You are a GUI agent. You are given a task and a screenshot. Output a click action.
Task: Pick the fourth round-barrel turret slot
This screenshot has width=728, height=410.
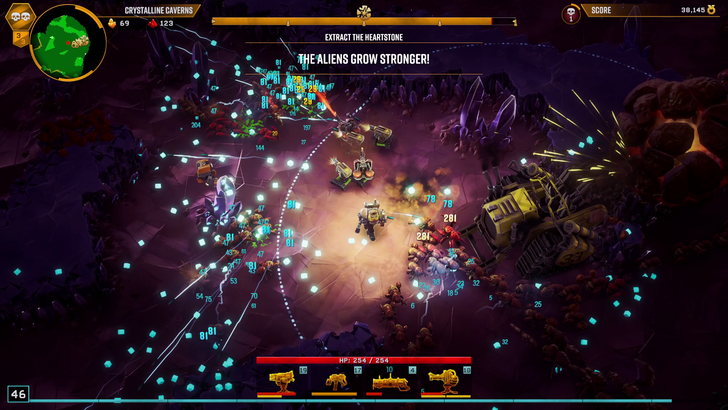click(443, 380)
